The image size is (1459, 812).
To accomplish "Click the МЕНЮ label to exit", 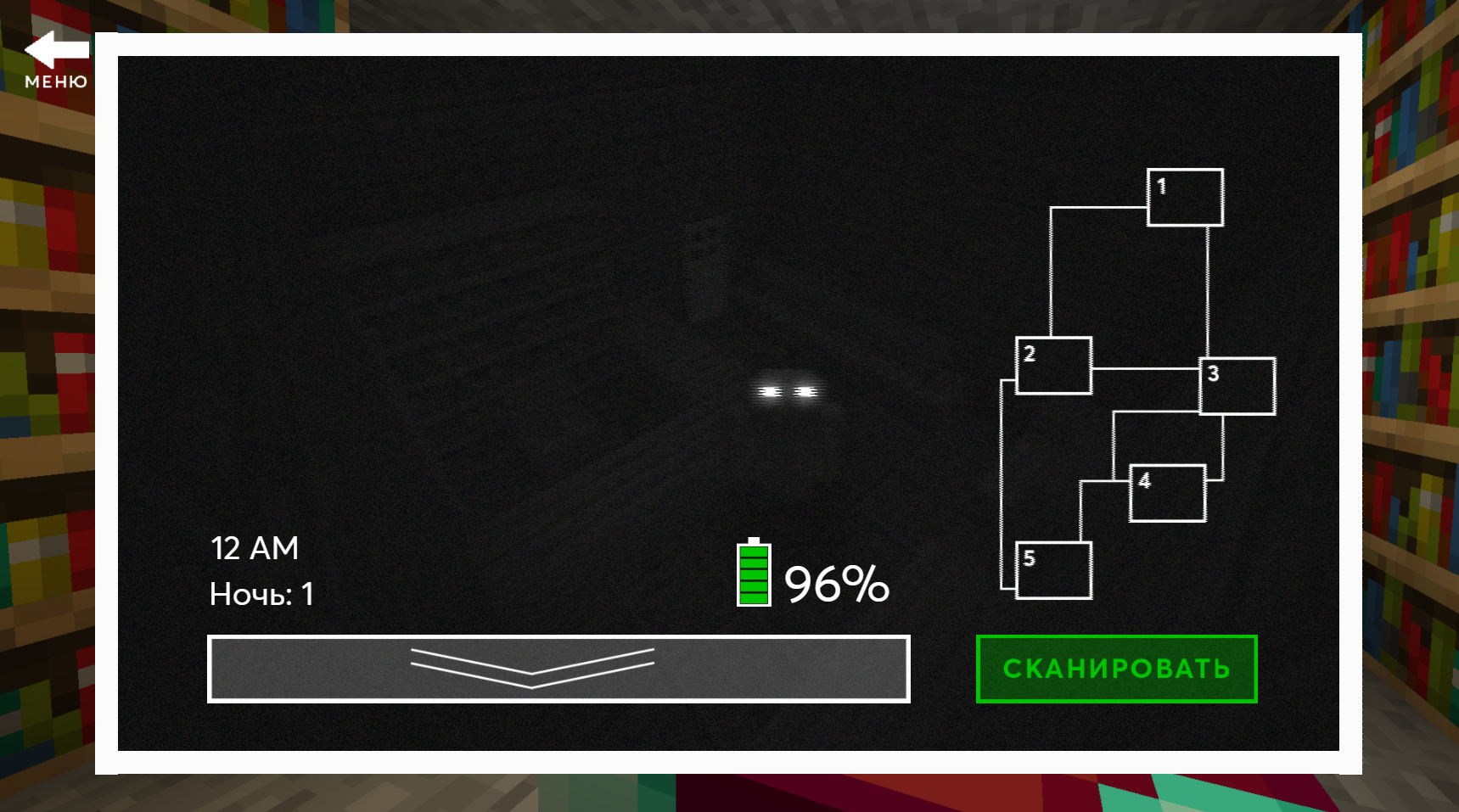I will [x=56, y=81].
